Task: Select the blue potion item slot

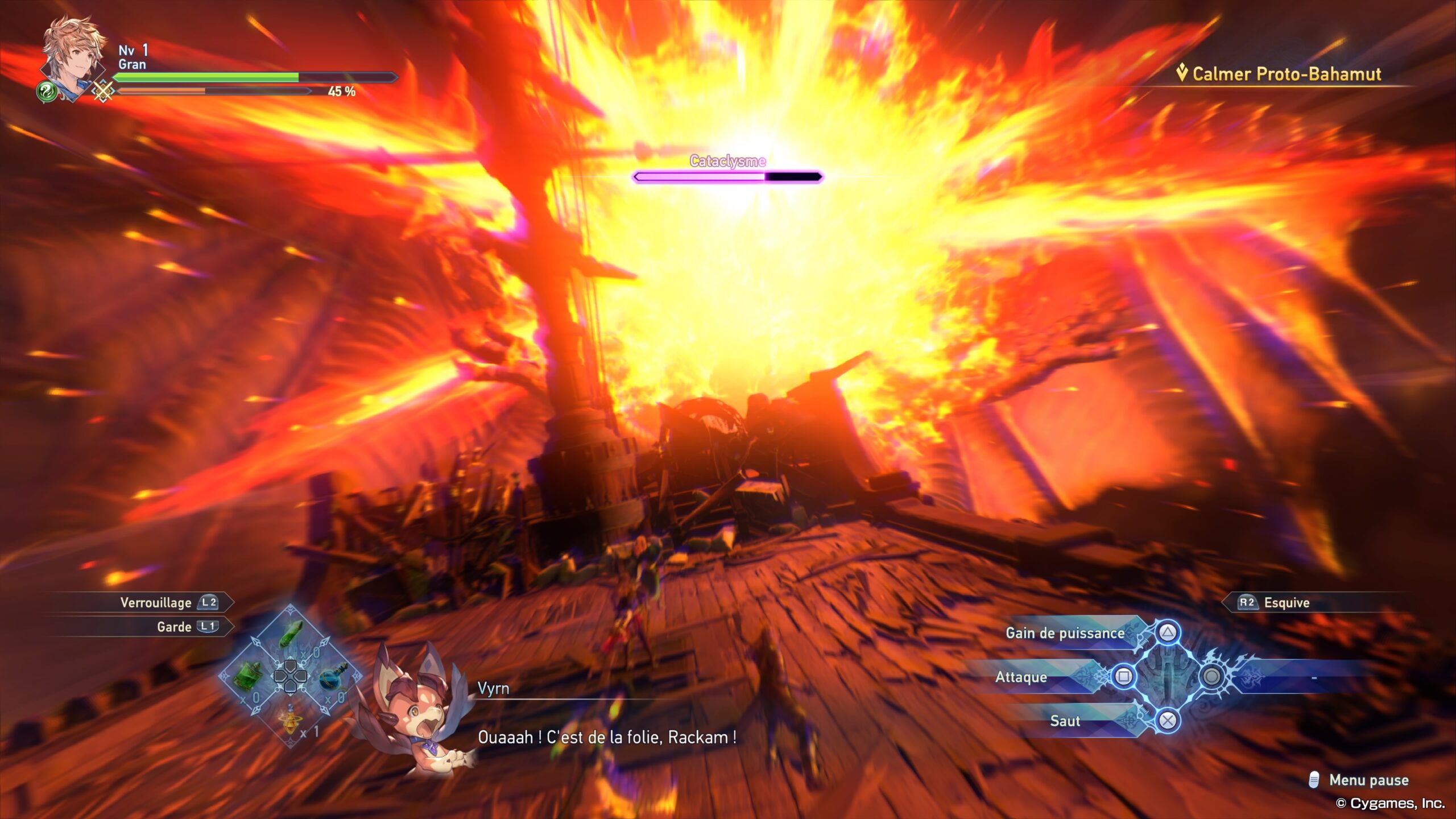Action: click(333, 676)
